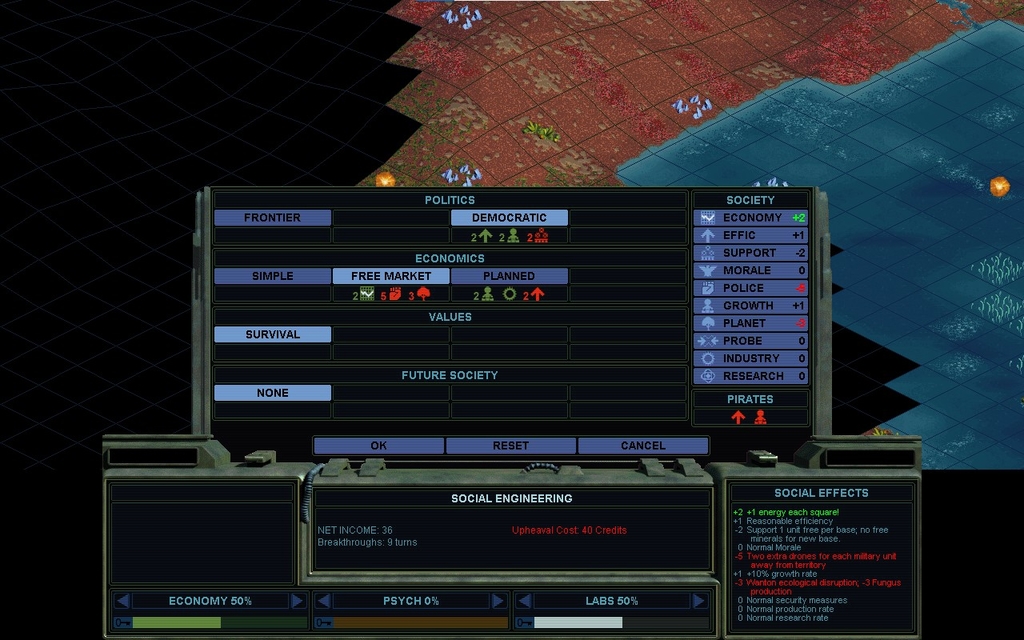Screen dimensions: 1024x640
Task: Switch economics to Planned
Action: (x=509, y=276)
